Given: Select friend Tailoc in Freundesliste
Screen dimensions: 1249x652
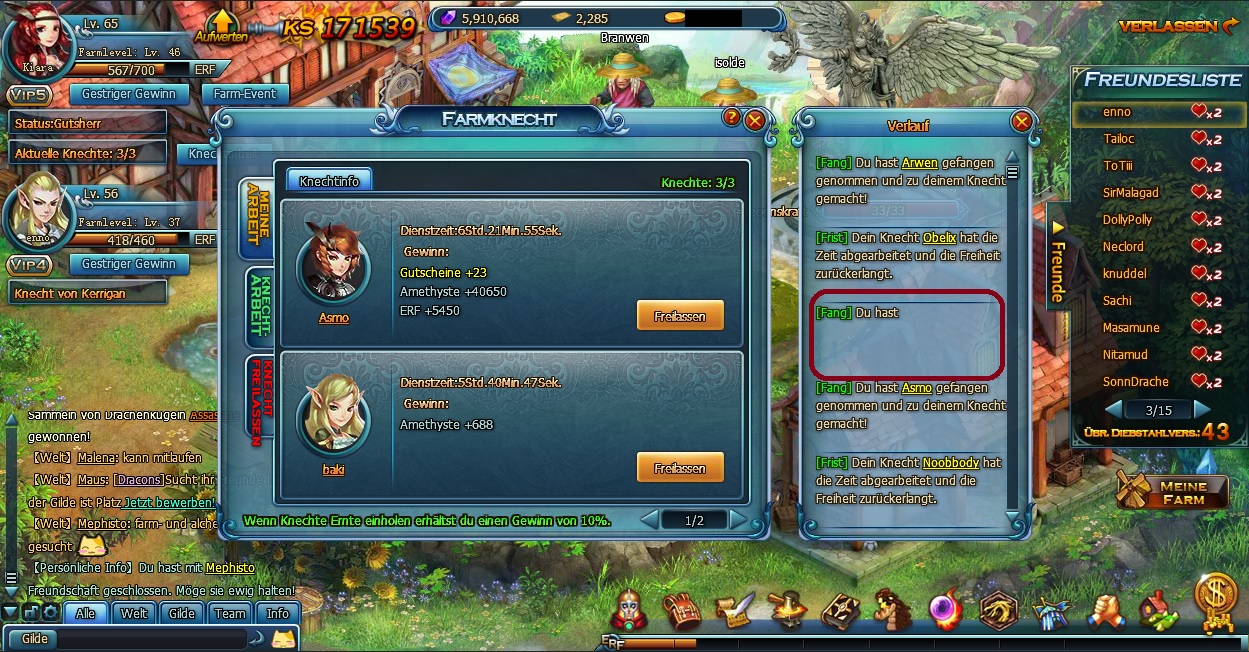Looking at the screenshot, I should coord(1118,139).
